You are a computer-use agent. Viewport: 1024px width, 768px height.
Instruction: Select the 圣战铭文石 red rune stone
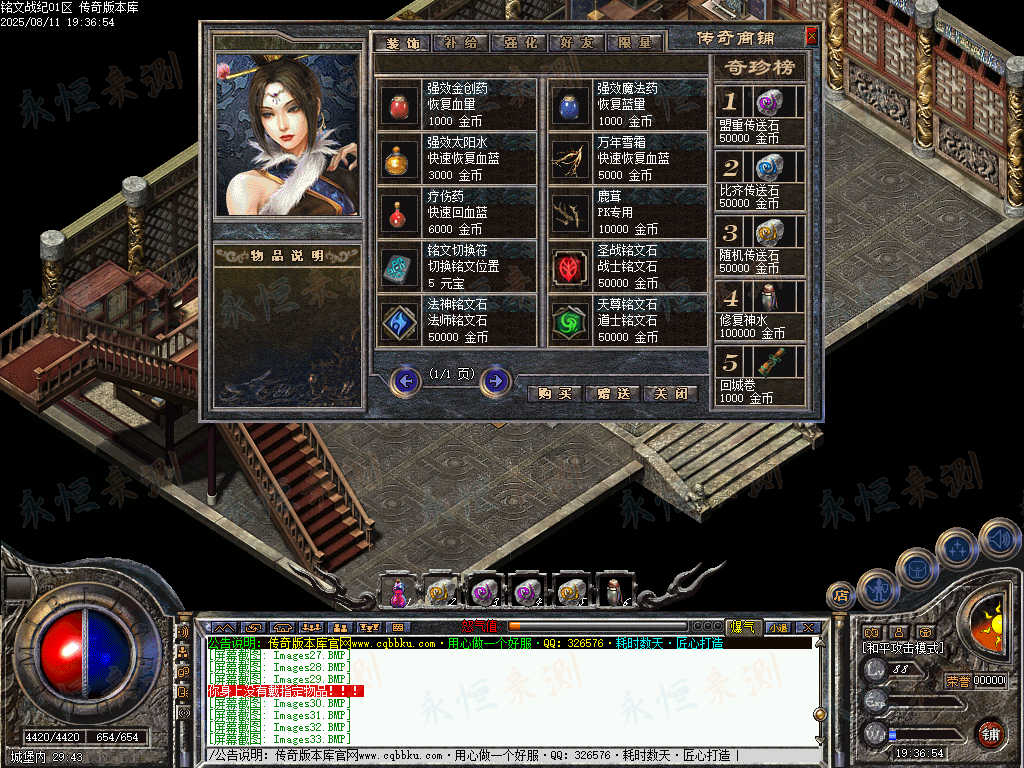tap(568, 266)
